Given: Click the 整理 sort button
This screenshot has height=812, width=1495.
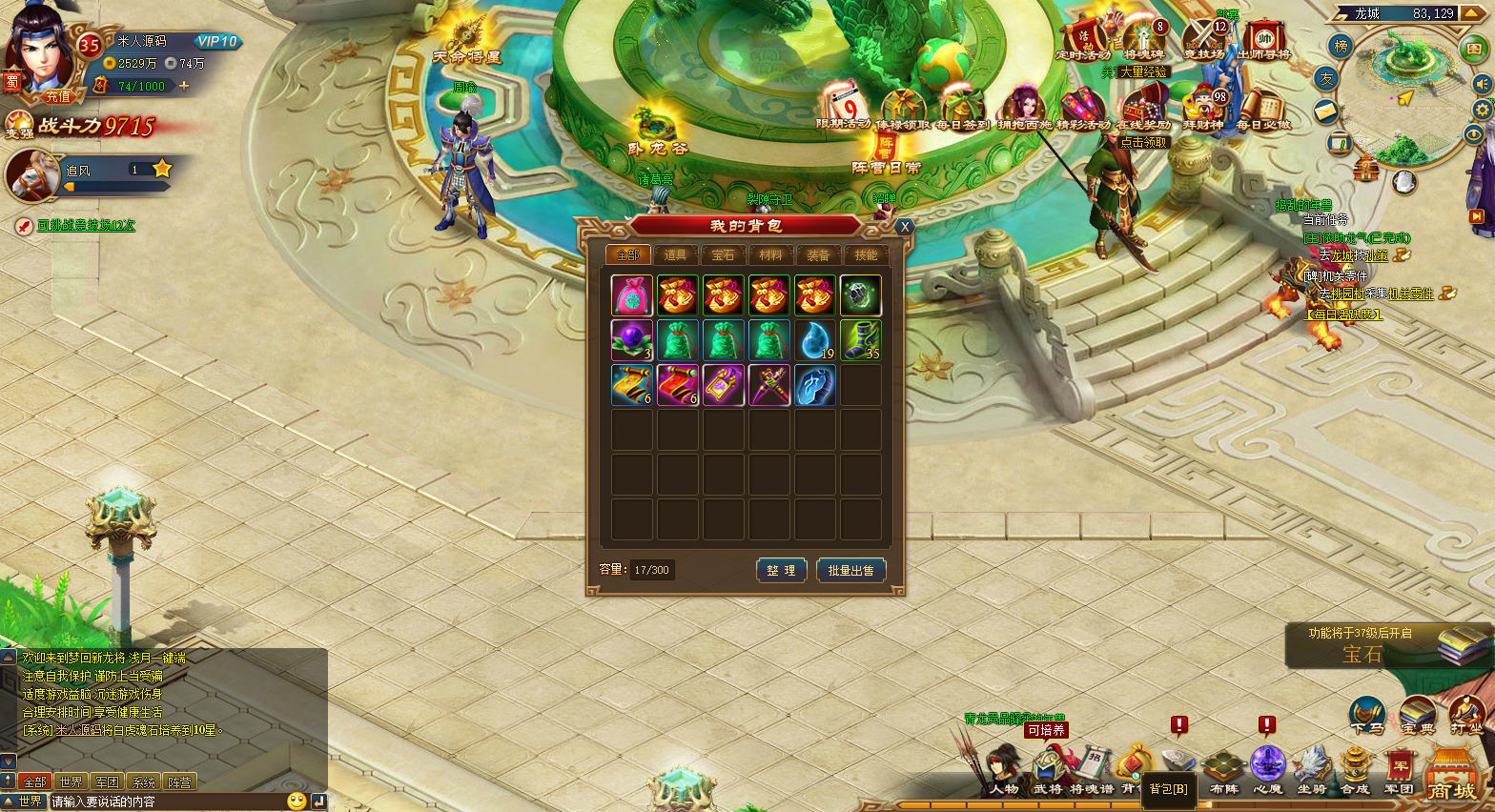Looking at the screenshot, I should point(781,570).
